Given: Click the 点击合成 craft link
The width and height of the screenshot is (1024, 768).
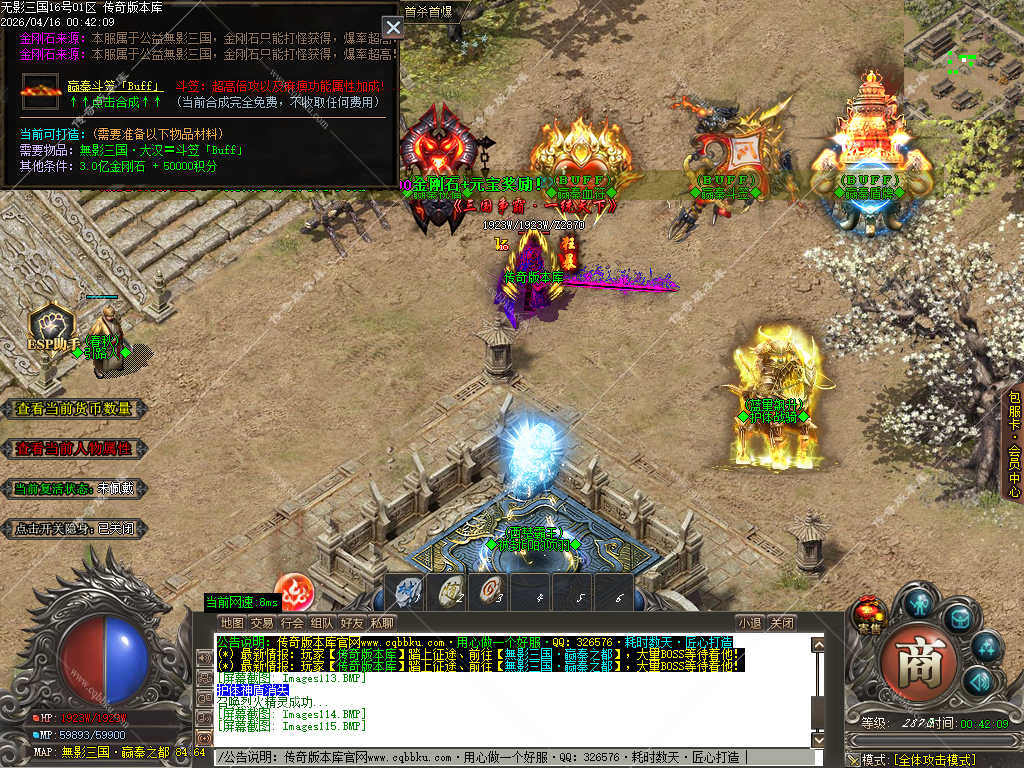Looking at the screenshot, I should click(116, 101).
